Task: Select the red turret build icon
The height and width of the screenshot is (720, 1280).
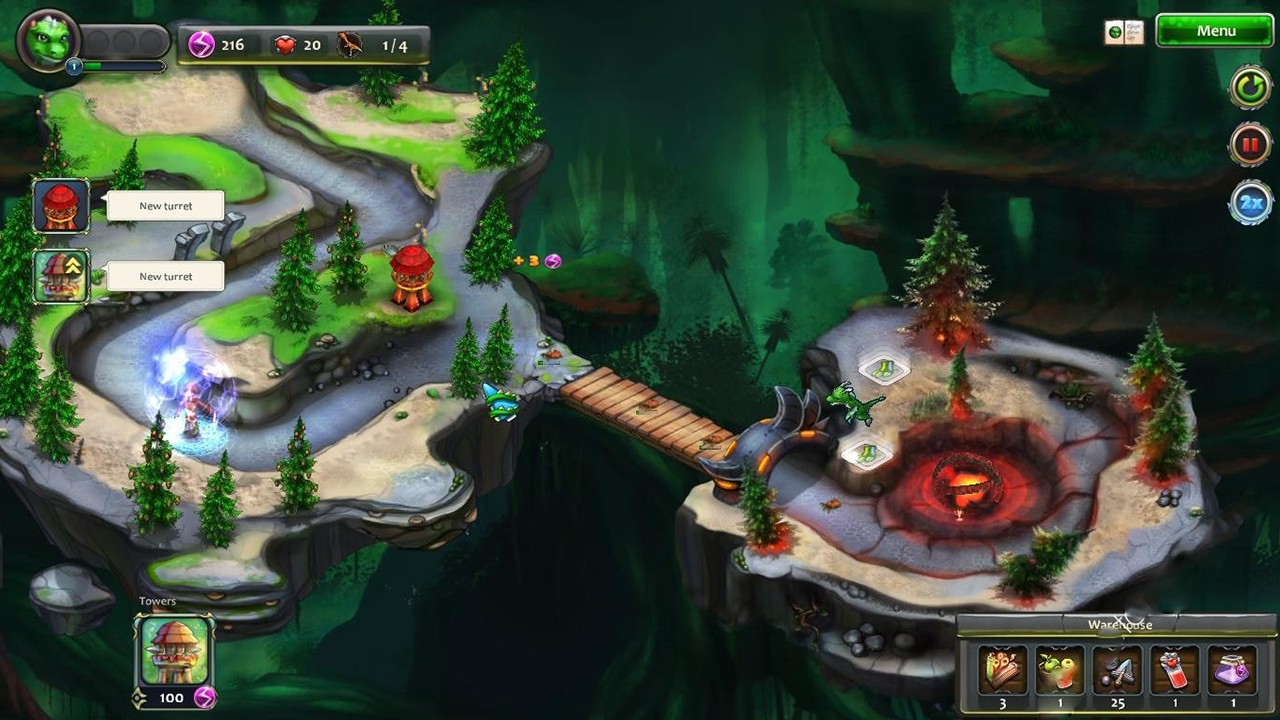Action: click(61, 205)
